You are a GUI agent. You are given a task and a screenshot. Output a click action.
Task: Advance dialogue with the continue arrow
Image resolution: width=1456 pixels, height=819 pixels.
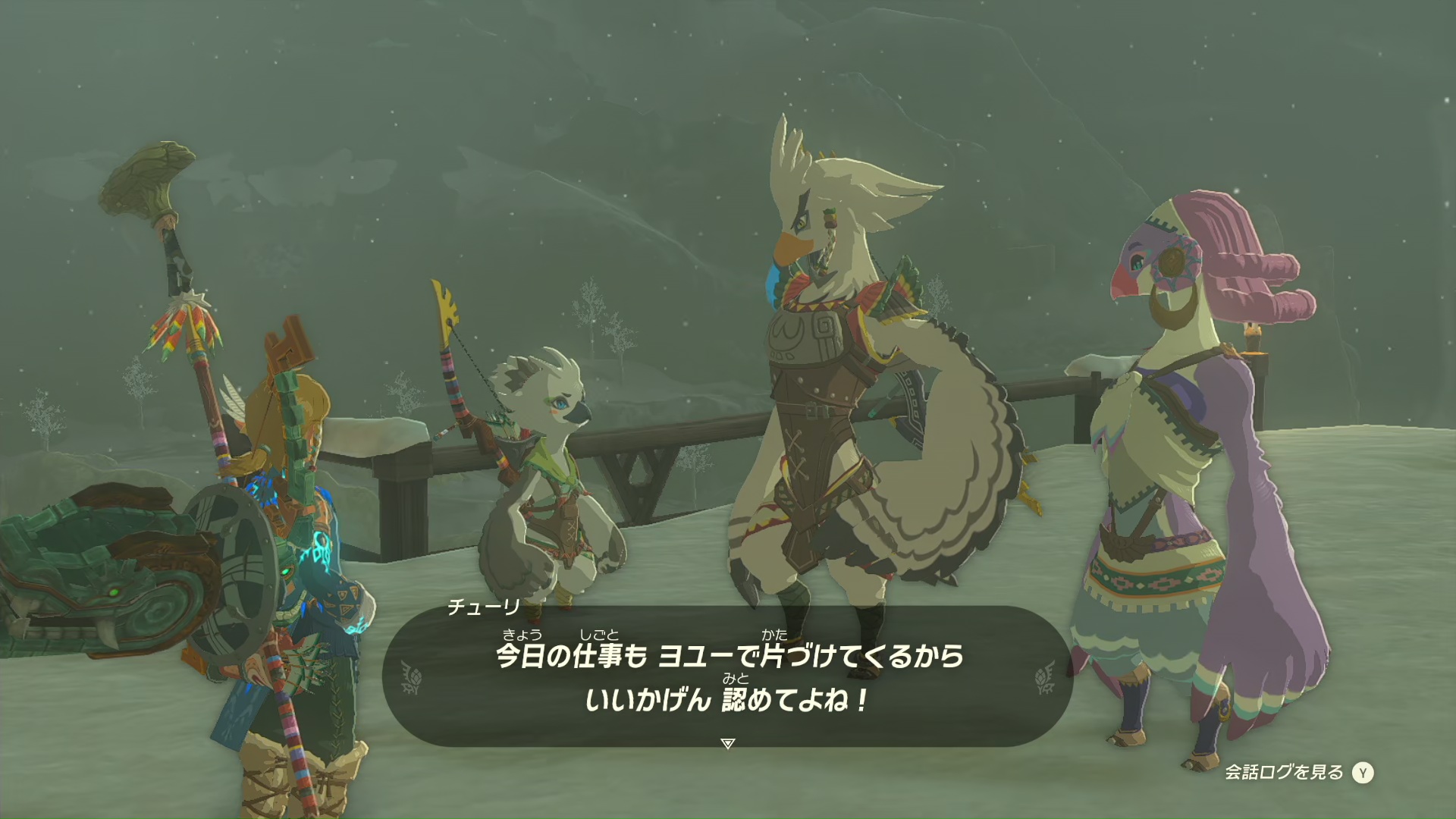728,743
